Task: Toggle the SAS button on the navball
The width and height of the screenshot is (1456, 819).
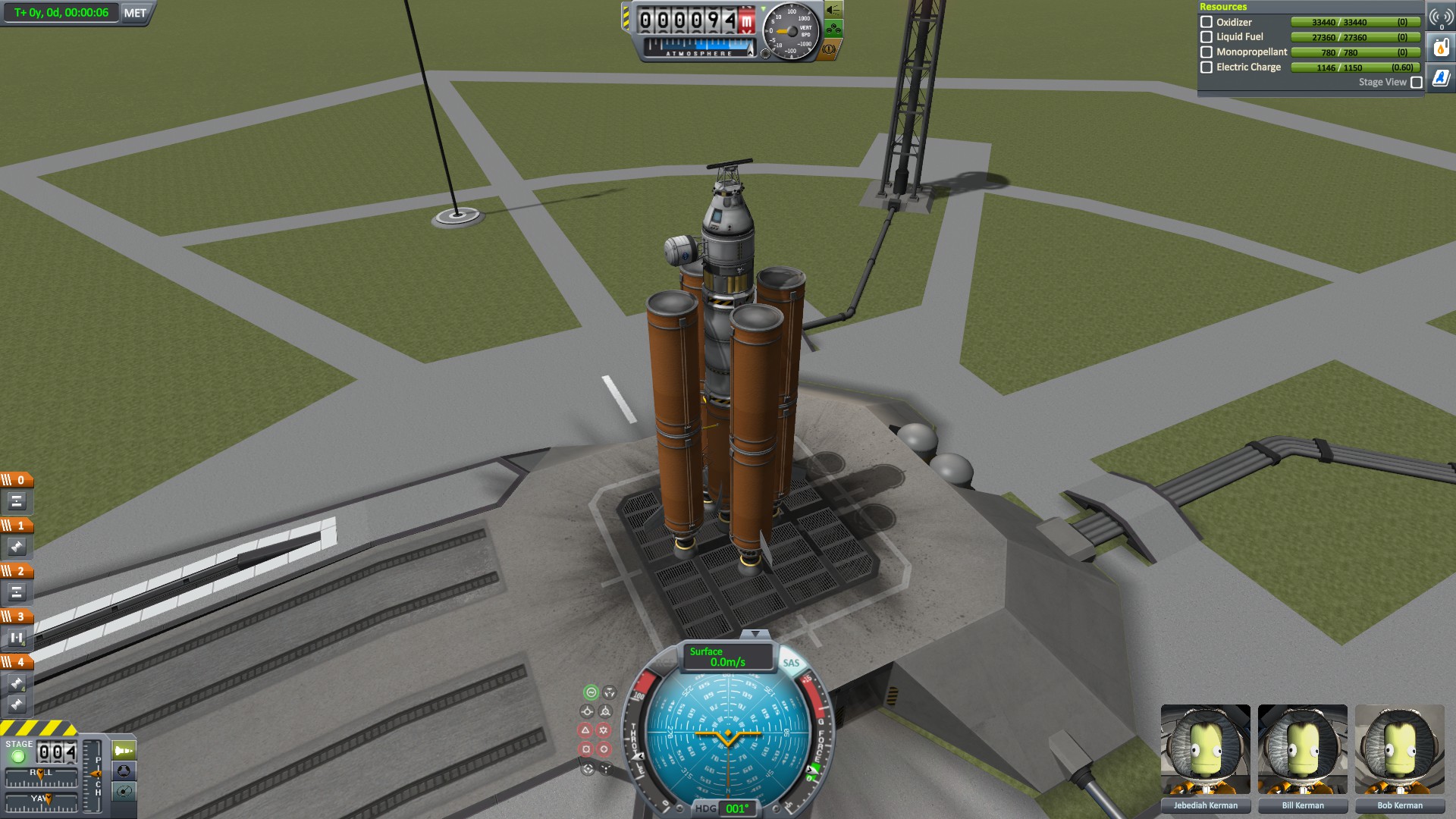Action: [x=791, y=663]
